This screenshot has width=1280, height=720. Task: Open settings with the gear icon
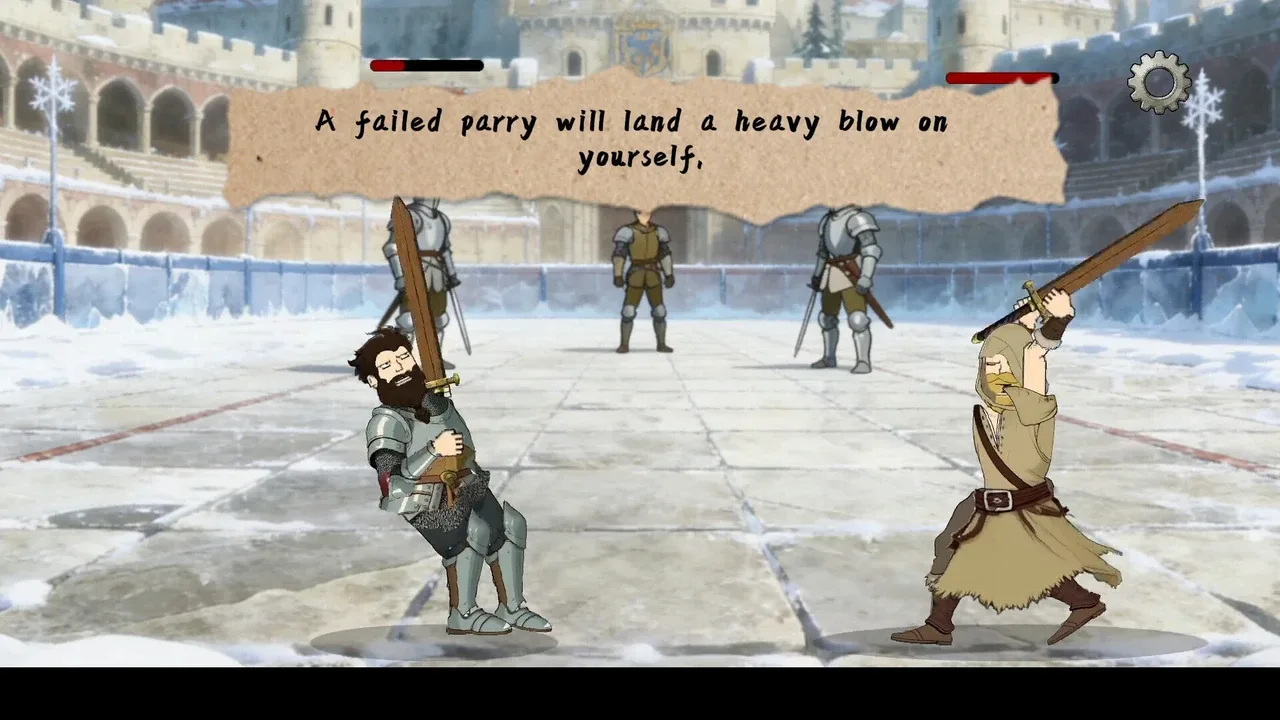pyautogui.click(x=1159, y=82)
